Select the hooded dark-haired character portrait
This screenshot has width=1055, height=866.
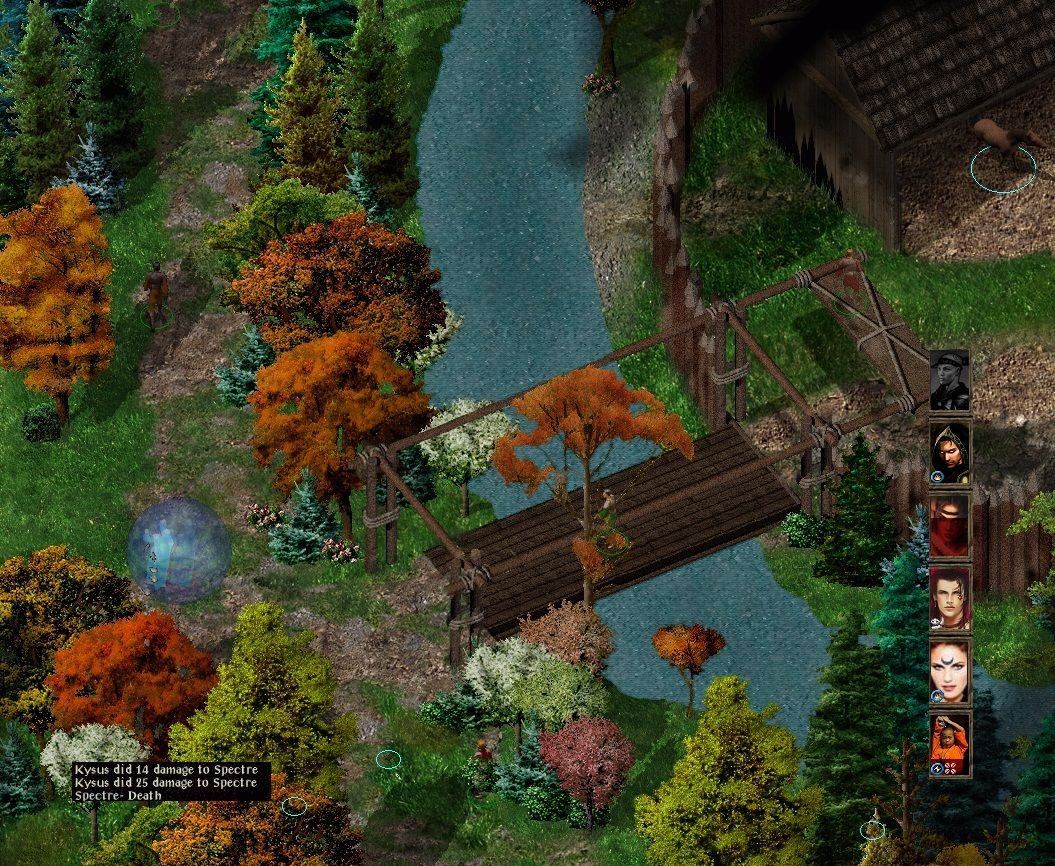click(949, 452)
